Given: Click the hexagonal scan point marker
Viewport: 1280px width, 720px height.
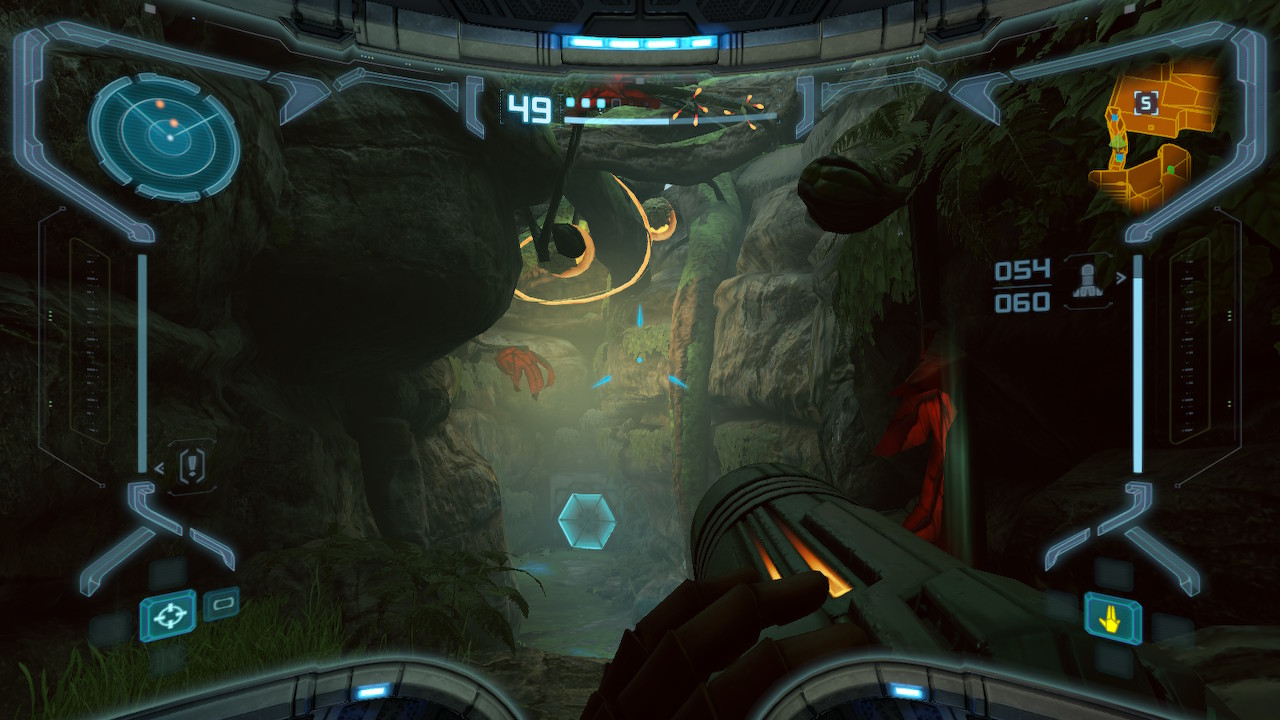Looking at the screenshot, I should coord(586,520).
